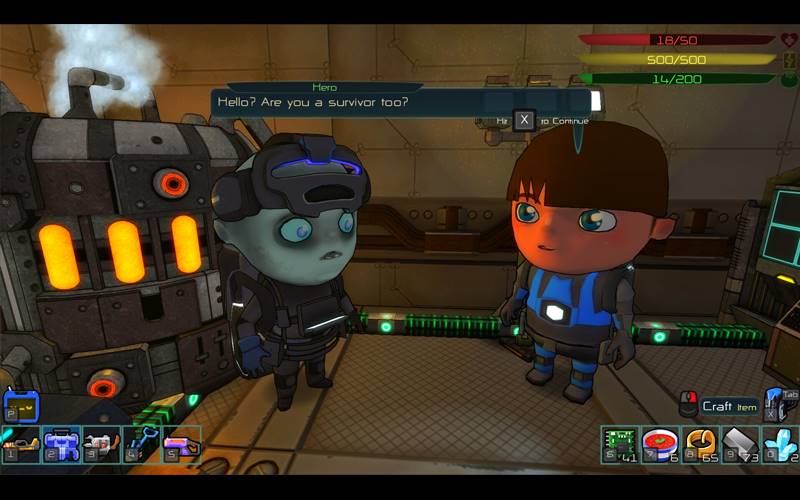Click the Craft Item label
This screenshot has height=500, width=800.
pyautogui.click(x=729, y=406)
